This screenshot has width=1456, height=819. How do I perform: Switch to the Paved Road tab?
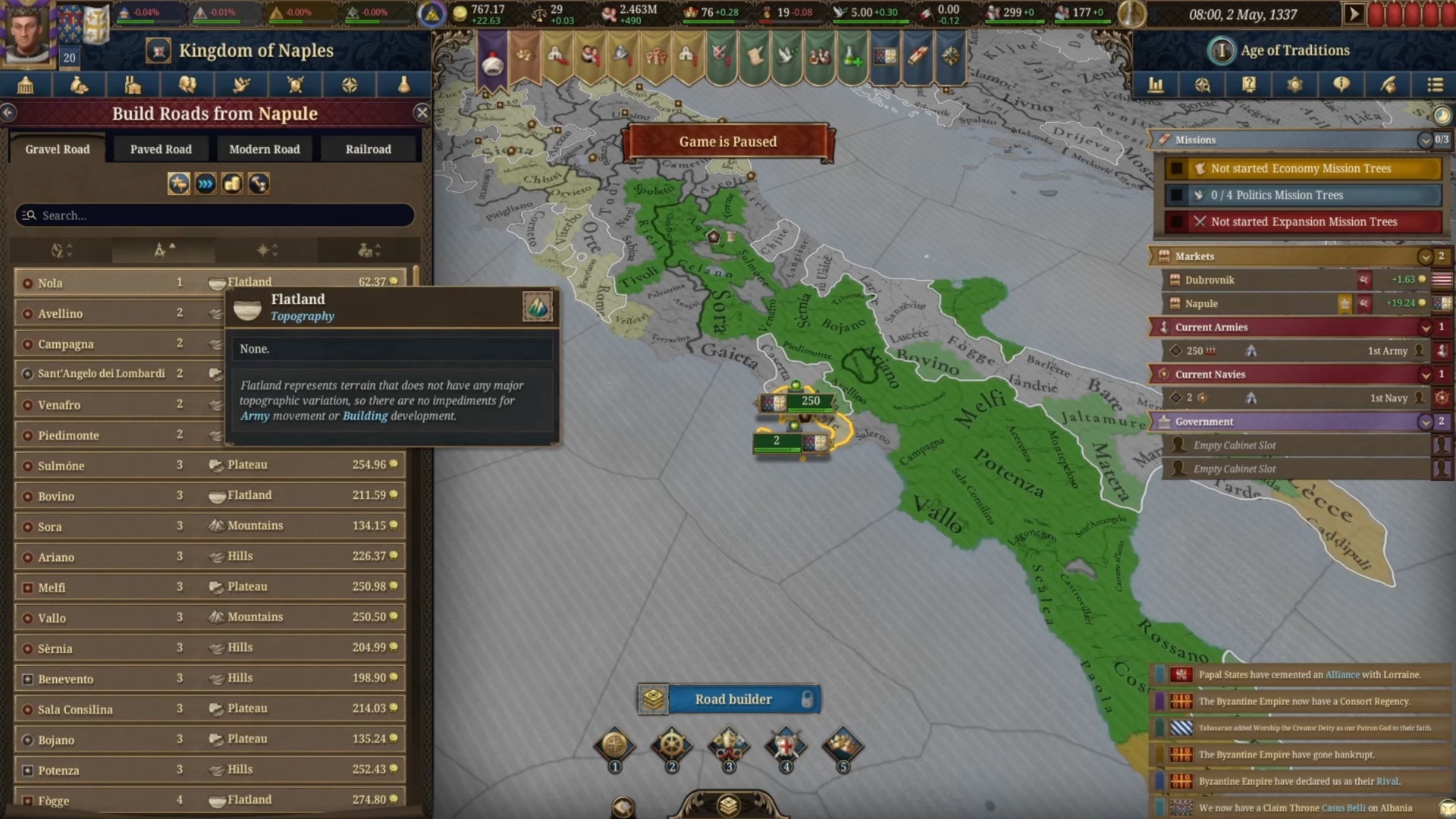click(160, 149)
